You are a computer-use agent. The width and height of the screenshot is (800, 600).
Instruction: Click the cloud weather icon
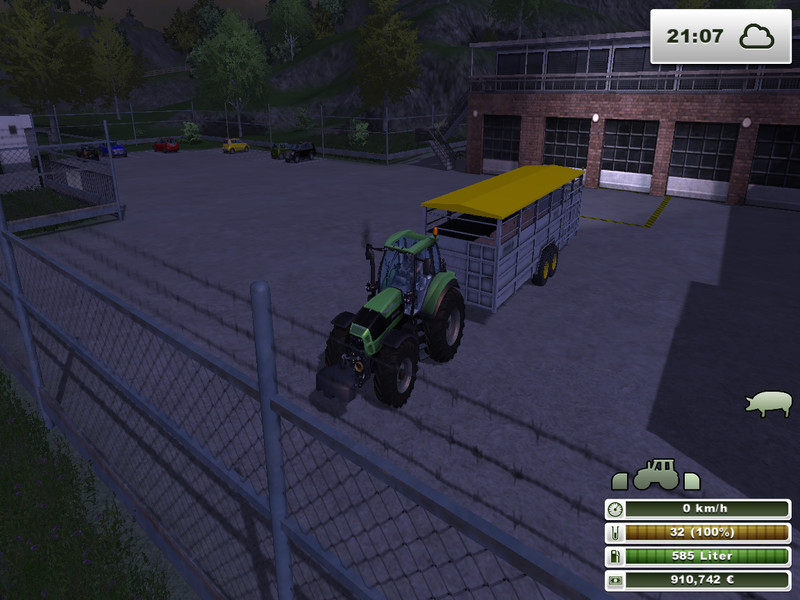pos(757,37)
